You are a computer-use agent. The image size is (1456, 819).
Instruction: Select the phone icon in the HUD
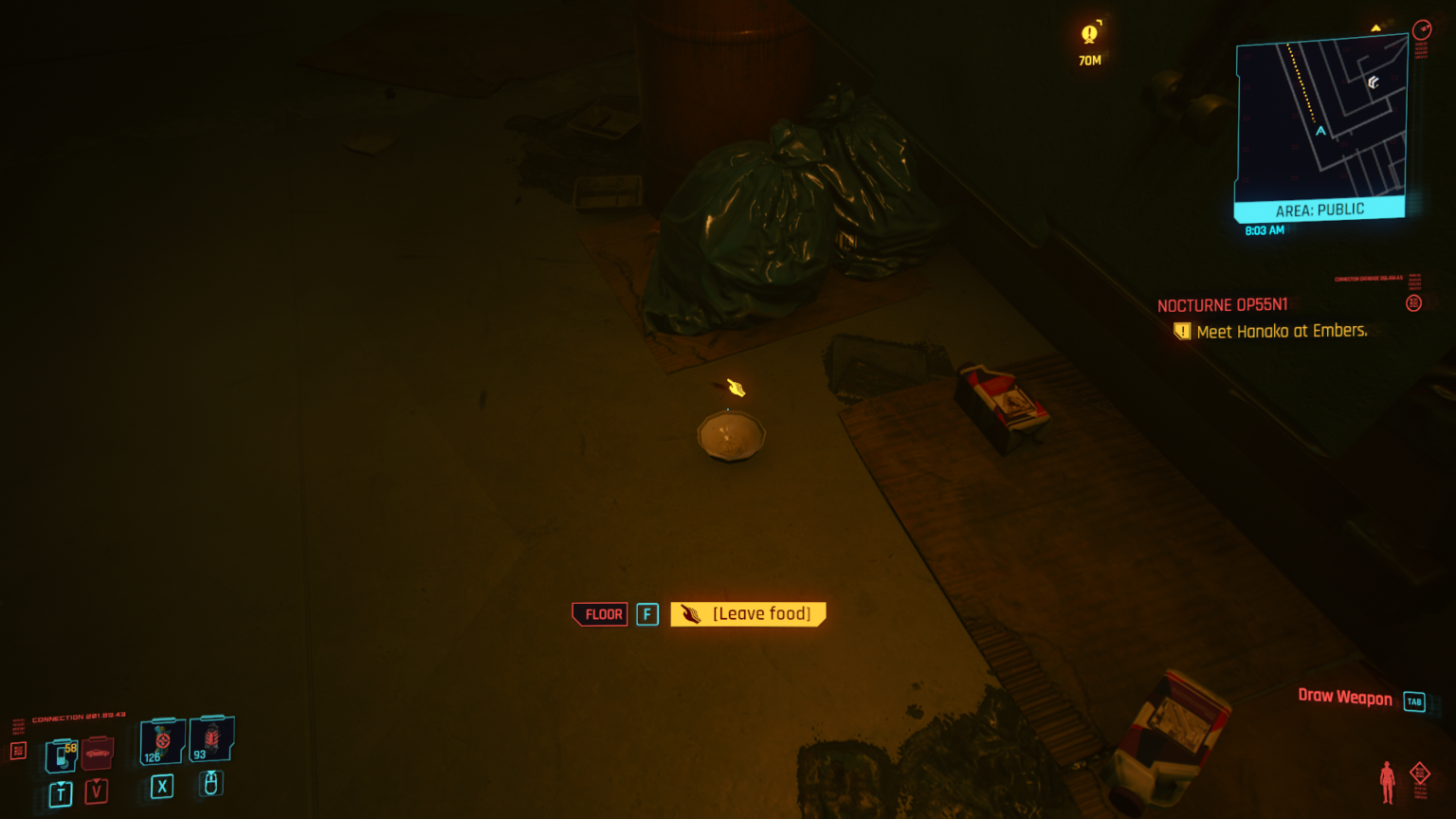61,754
